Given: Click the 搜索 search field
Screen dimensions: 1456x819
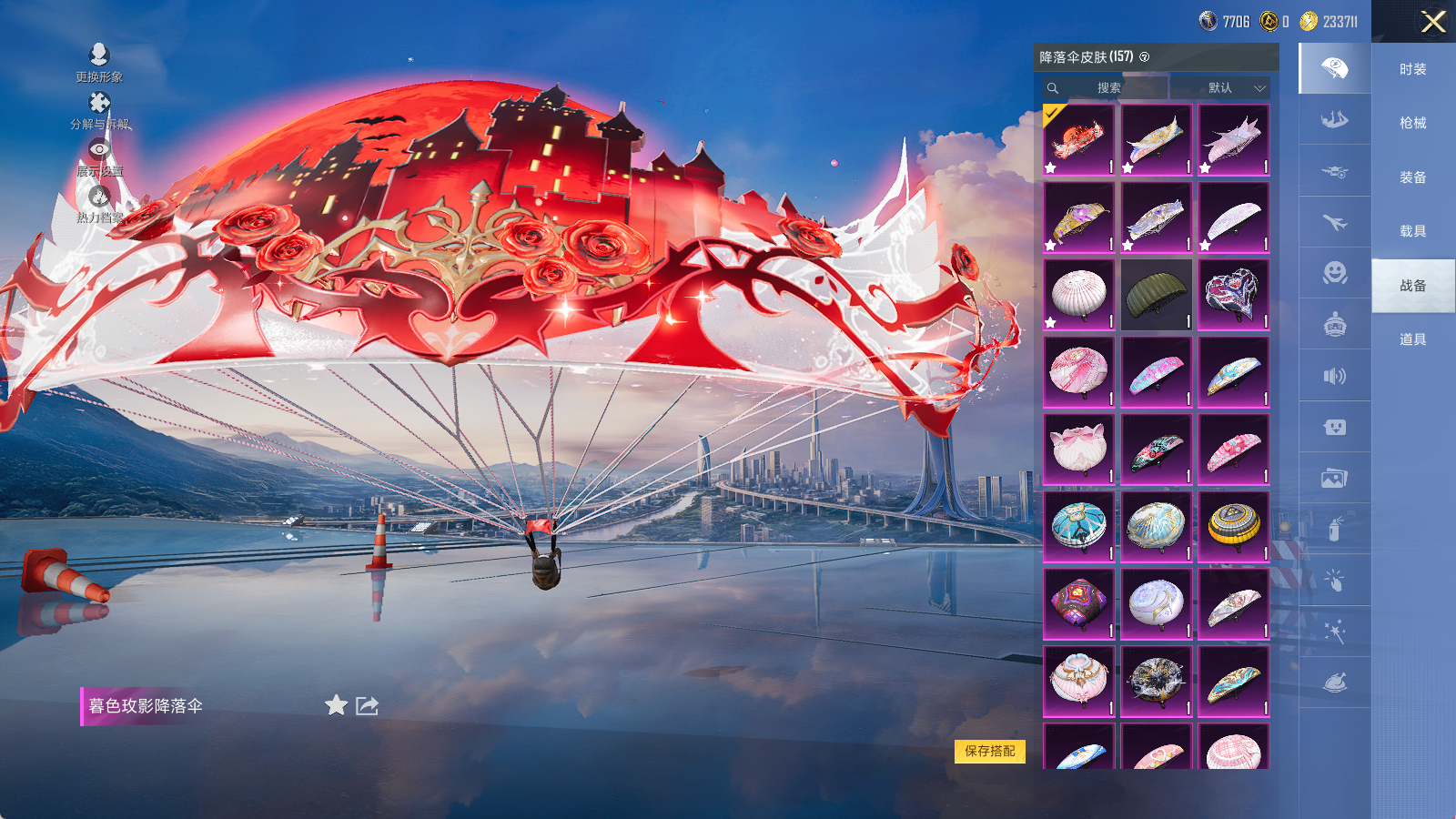Looking at the screenshot, I should point(1107,88).
